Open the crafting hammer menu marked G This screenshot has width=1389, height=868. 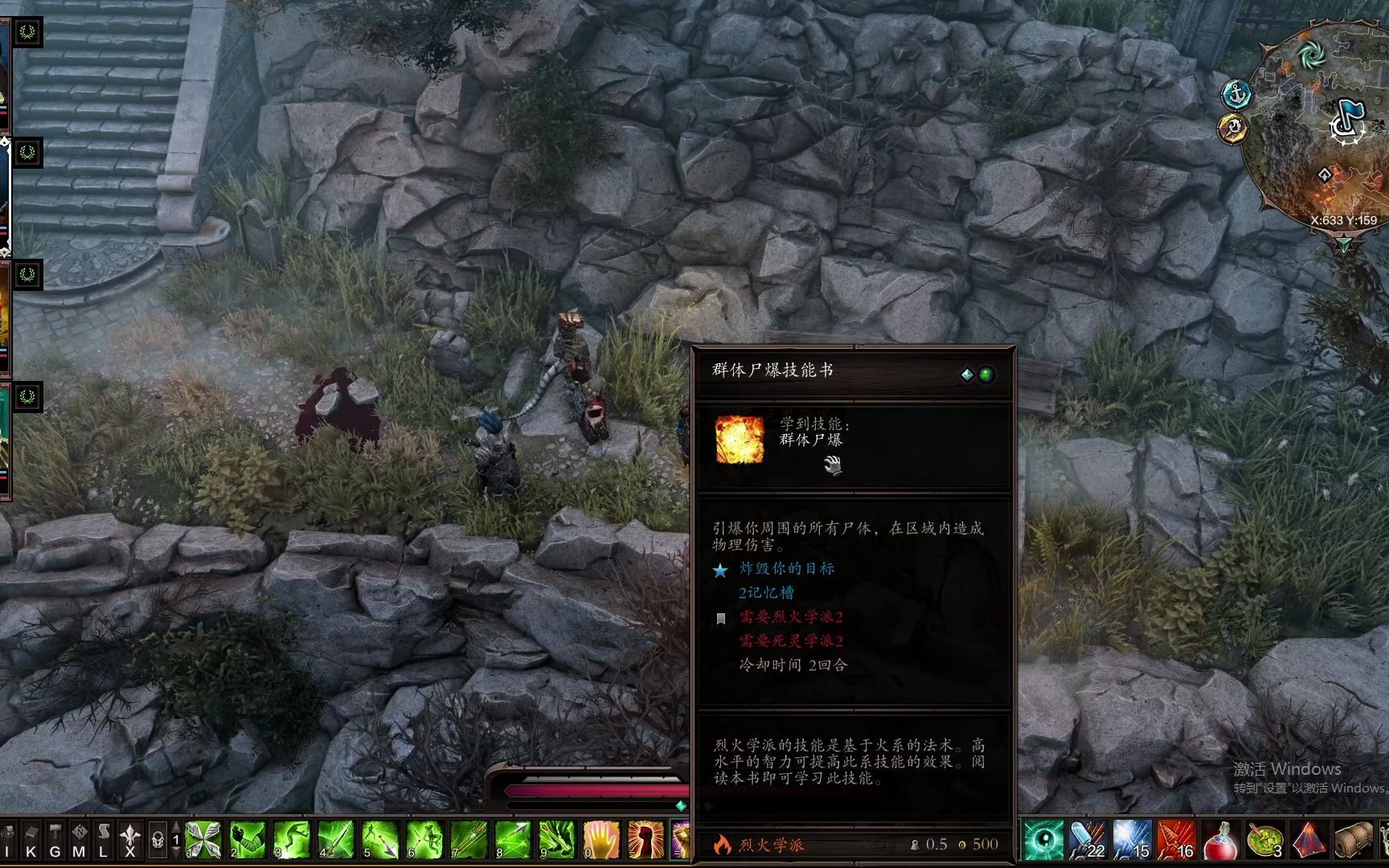click(x=55, y=841)
